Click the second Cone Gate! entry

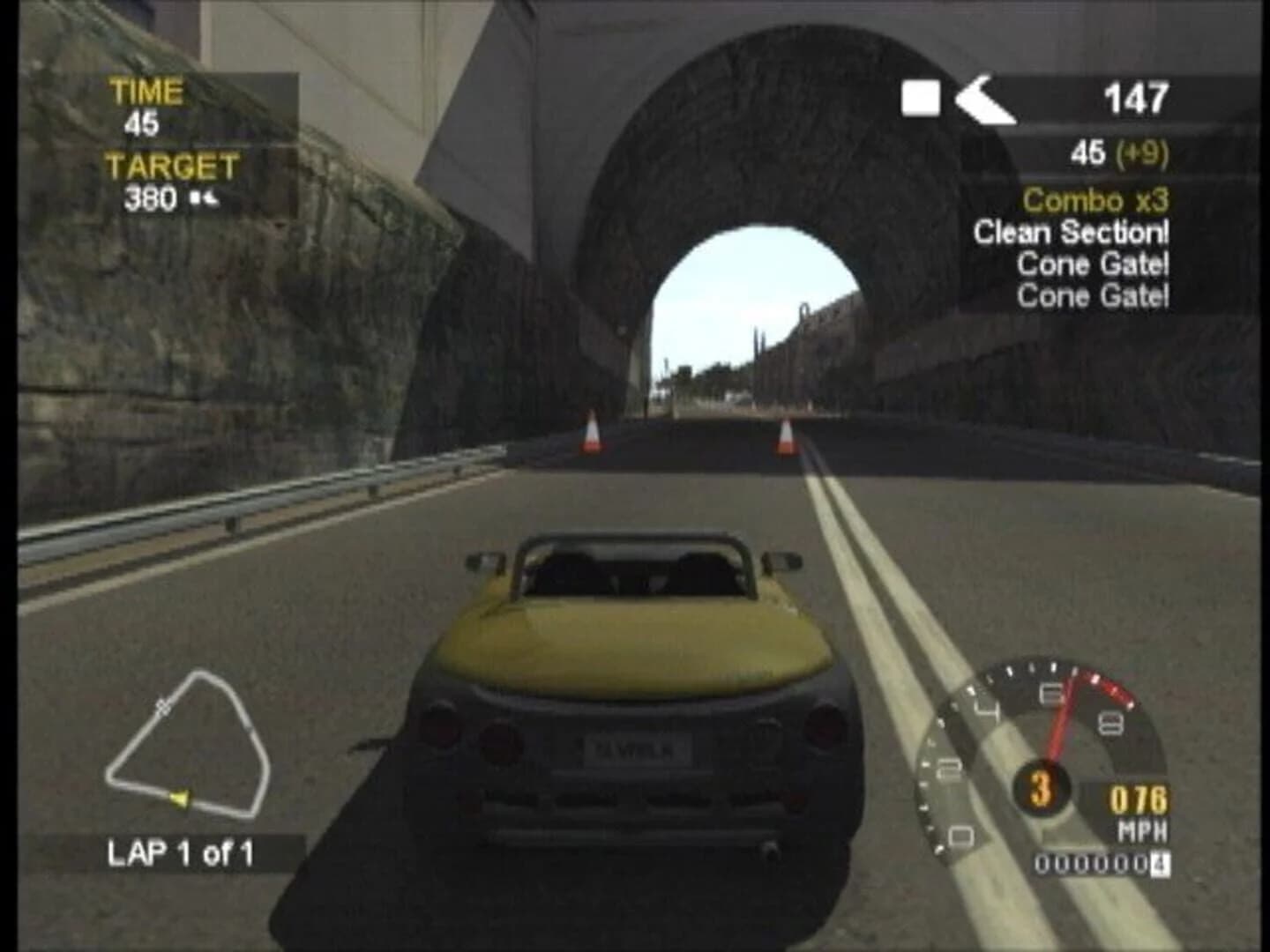point(1094,294)
